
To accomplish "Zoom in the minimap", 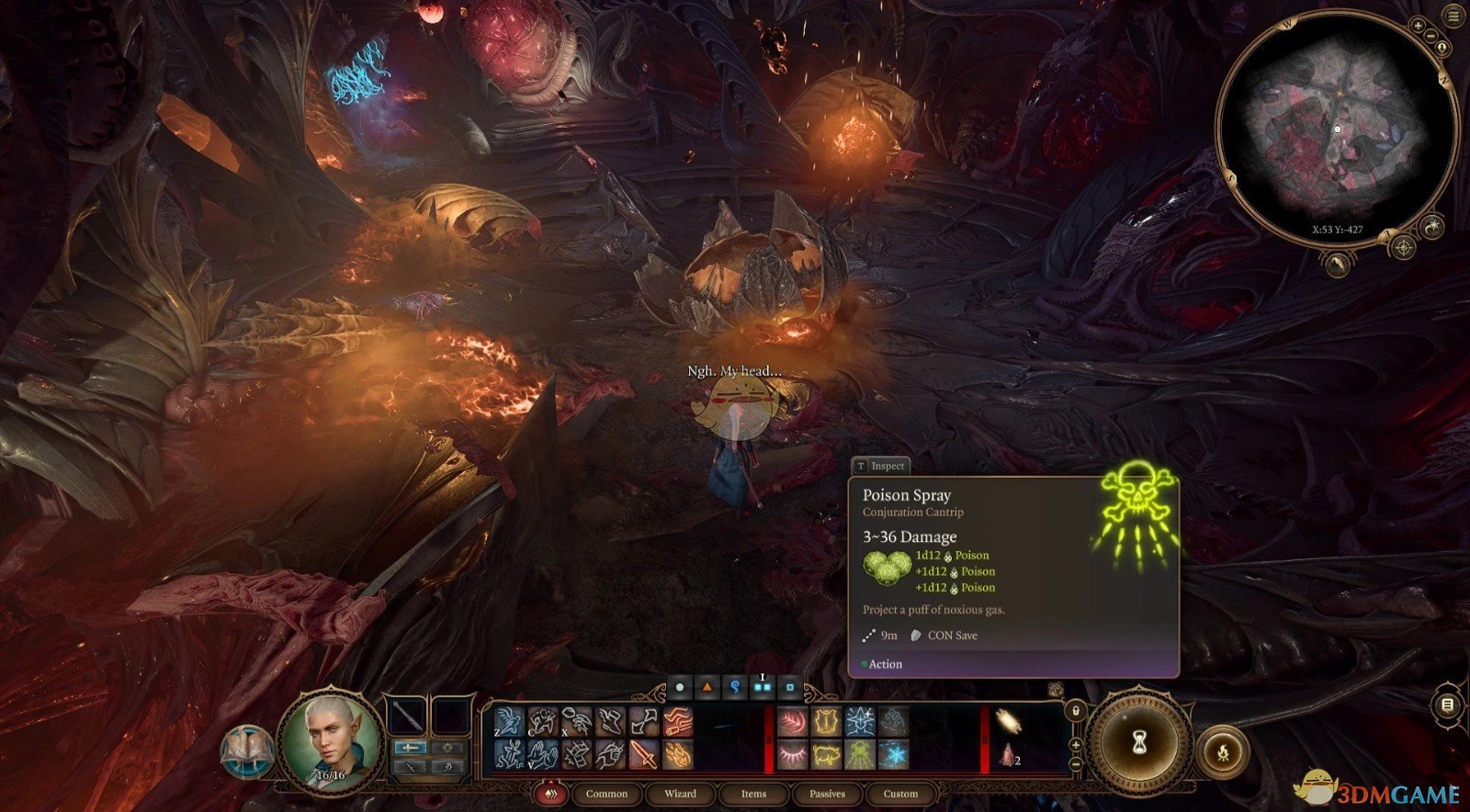I will pyautogui.click(x=1418, y=27).
